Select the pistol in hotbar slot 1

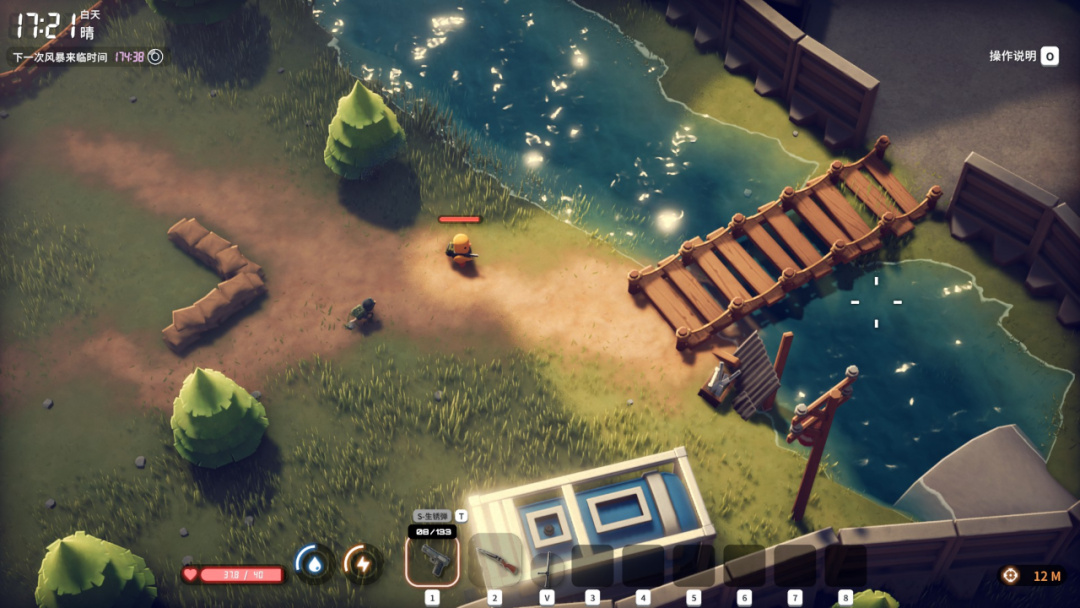click(432, 560)
